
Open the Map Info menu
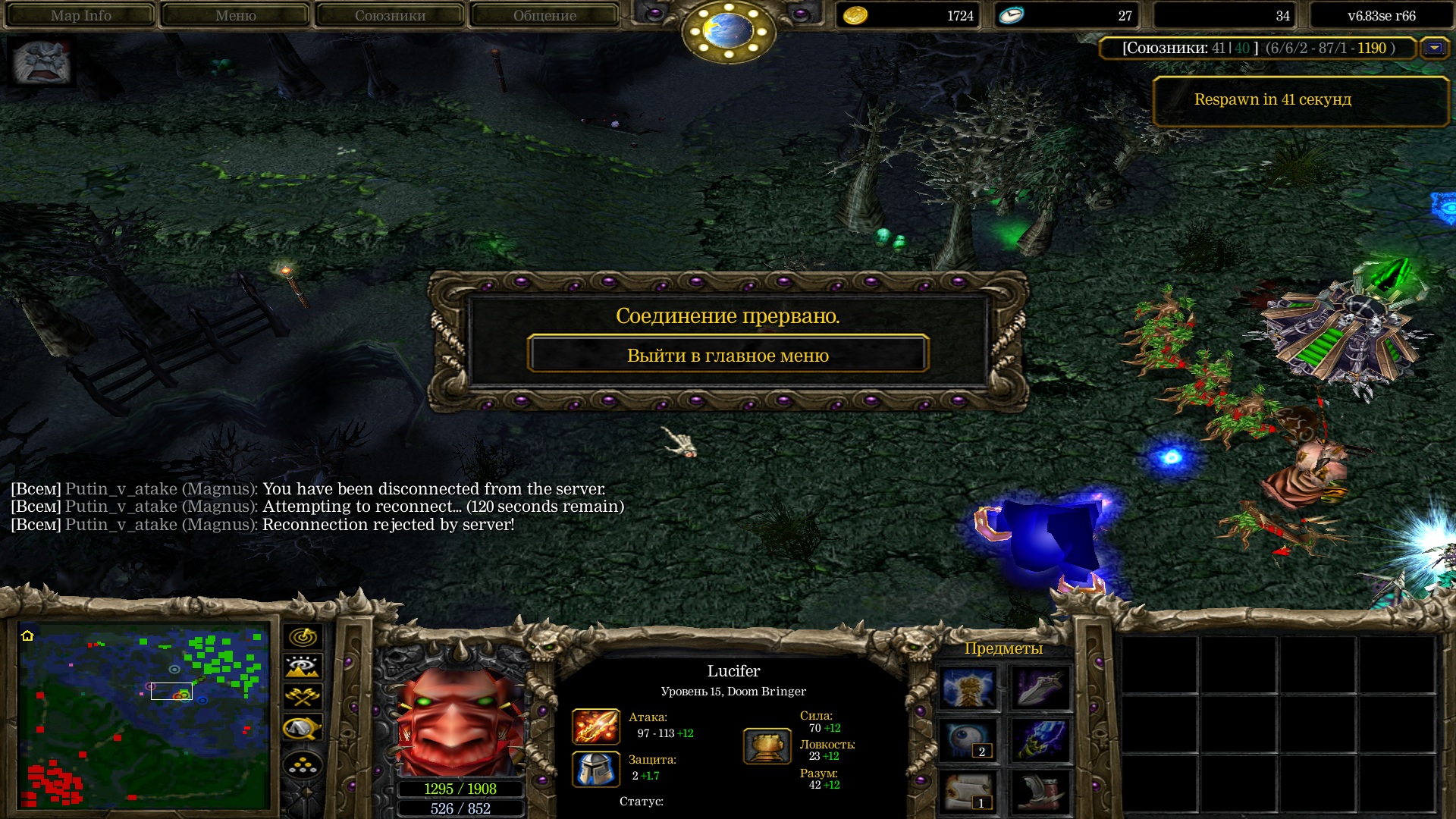(x=80, y=15)
